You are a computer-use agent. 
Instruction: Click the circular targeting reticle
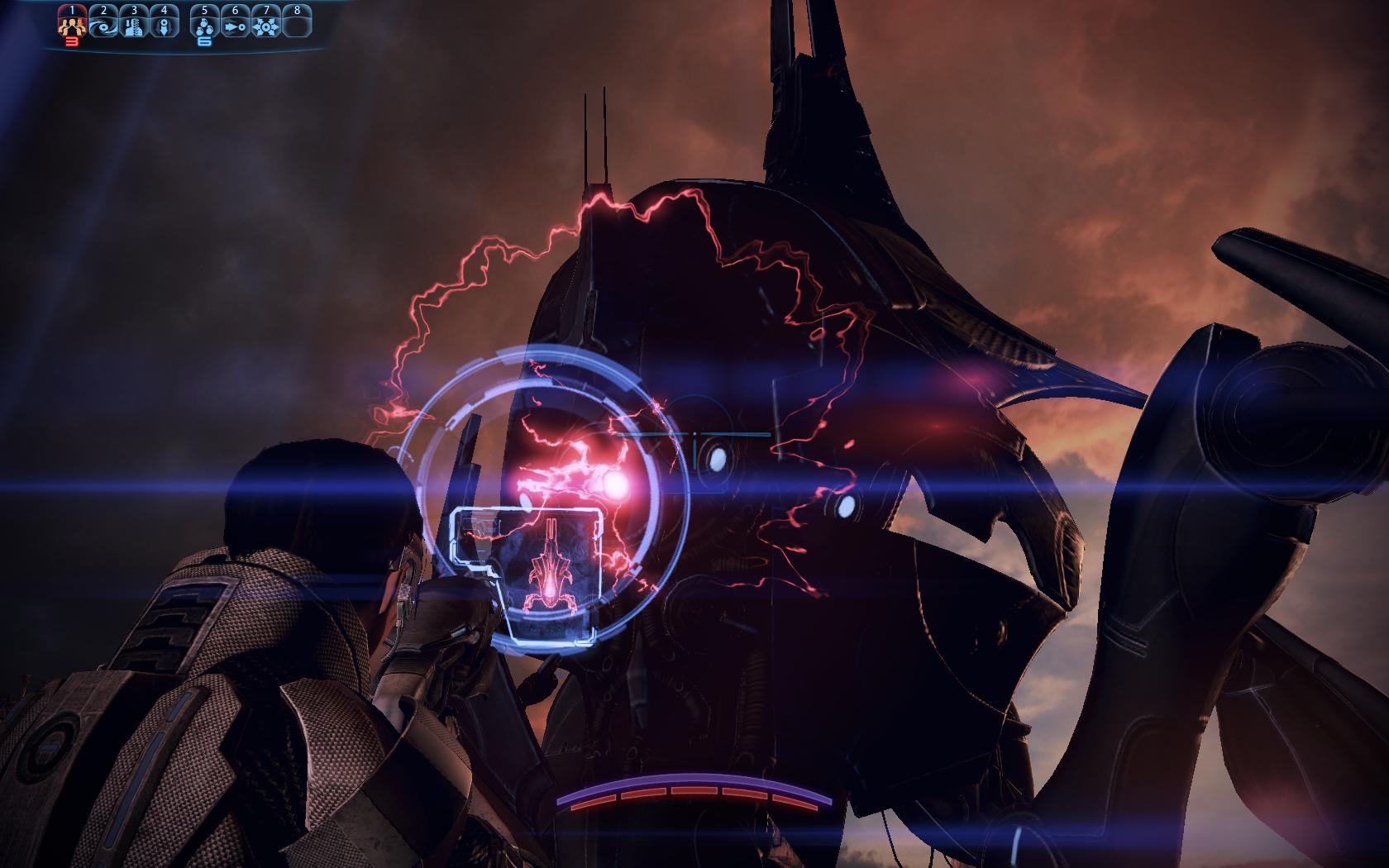coord(546,496)
